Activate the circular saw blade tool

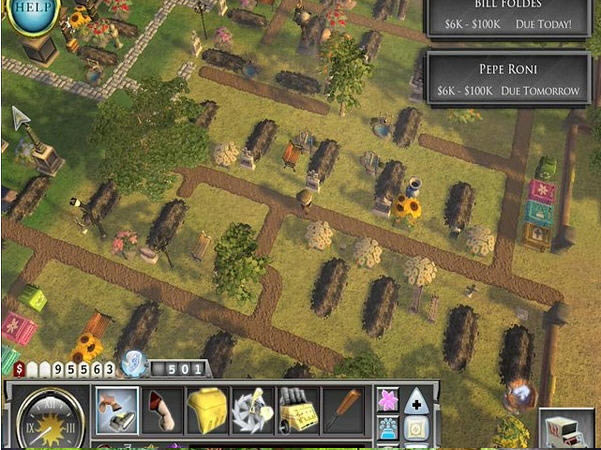[x=252, y=410]
